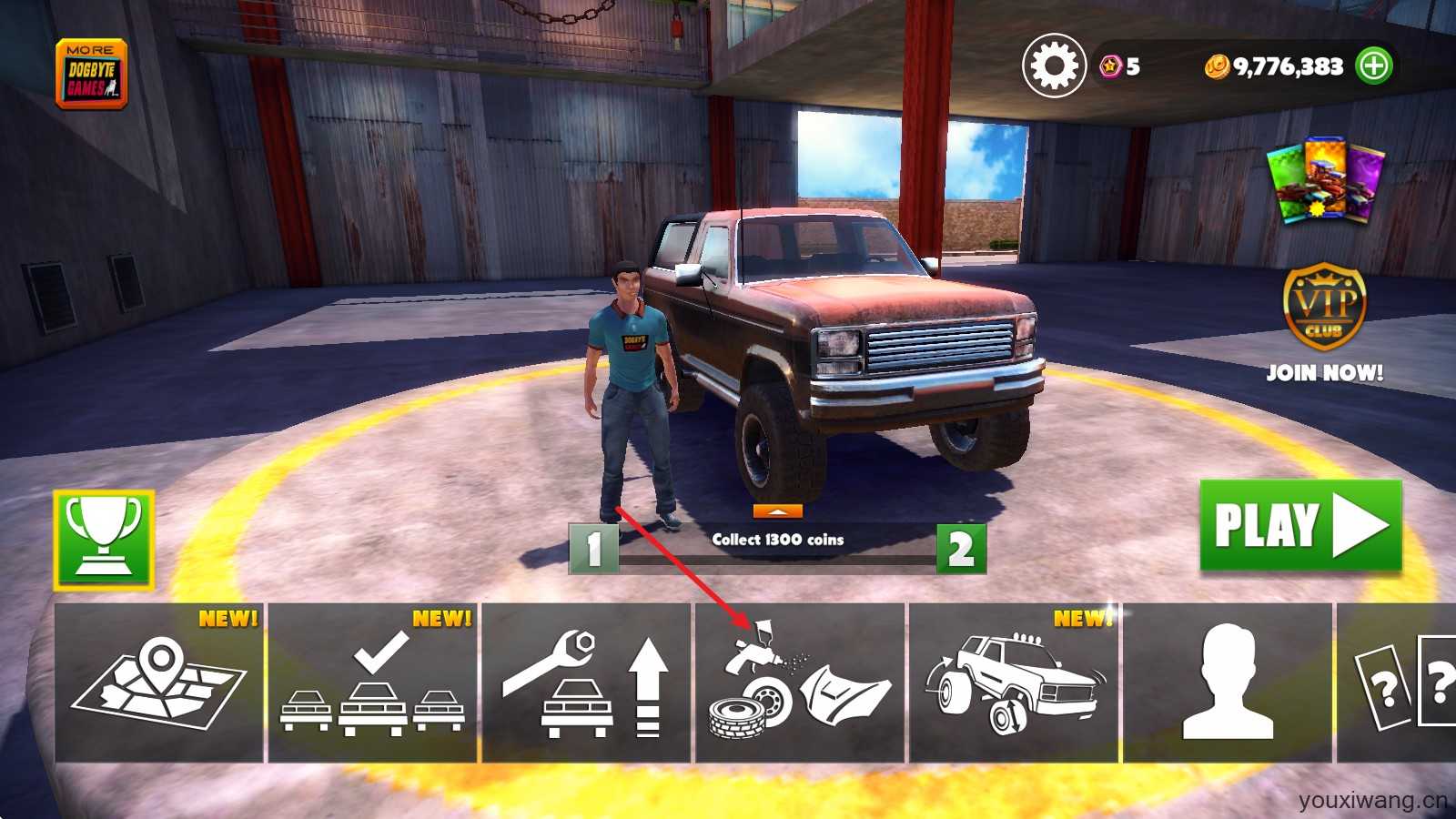Viewport: 1456px width, 819px height.
Task: Open the driver character silhouette menu
Action: 1228,682
